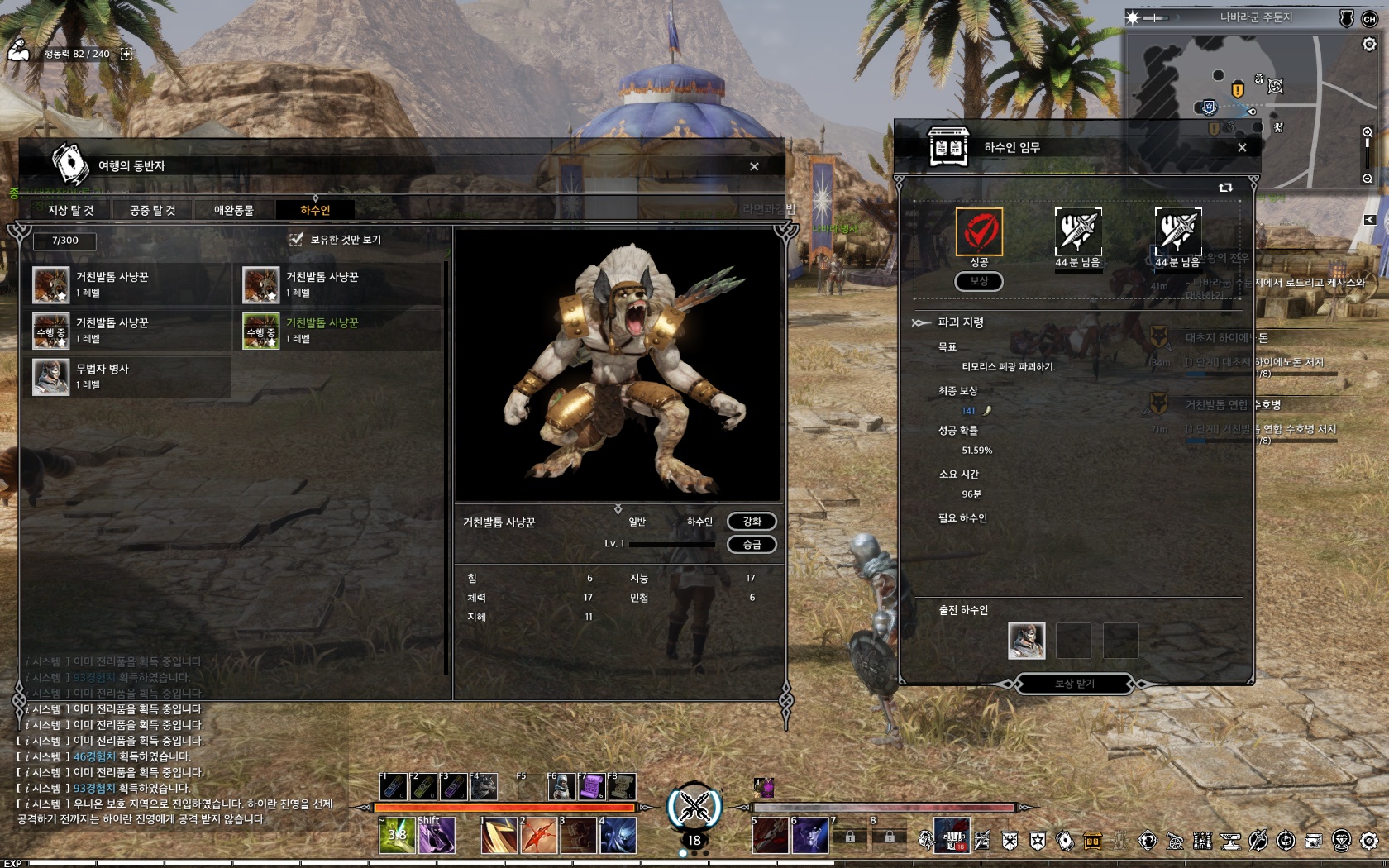This screenshot has width=1389, height=868.
Task: Click the 강화 enhance button
Action: pos(752,521)
